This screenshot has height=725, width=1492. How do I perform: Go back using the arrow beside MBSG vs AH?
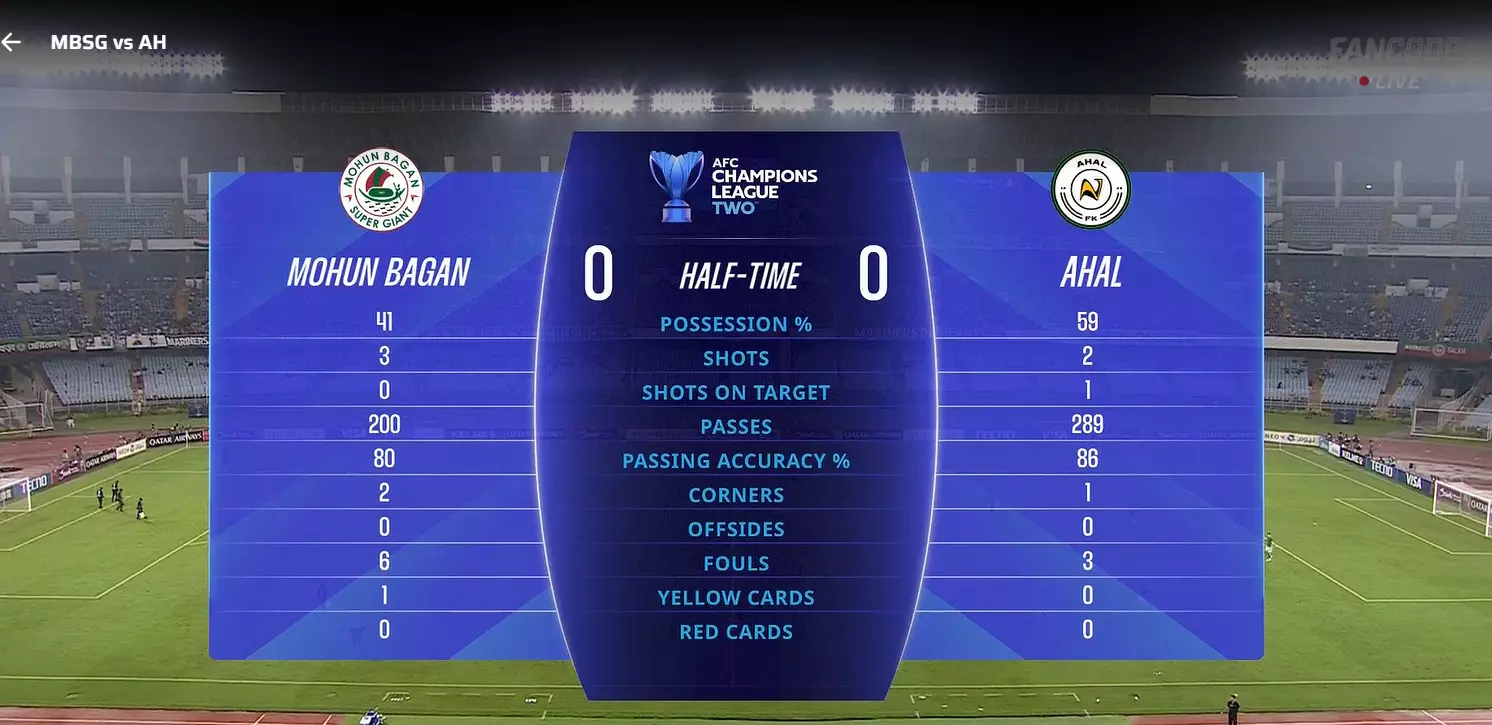(x=11, y=42)
